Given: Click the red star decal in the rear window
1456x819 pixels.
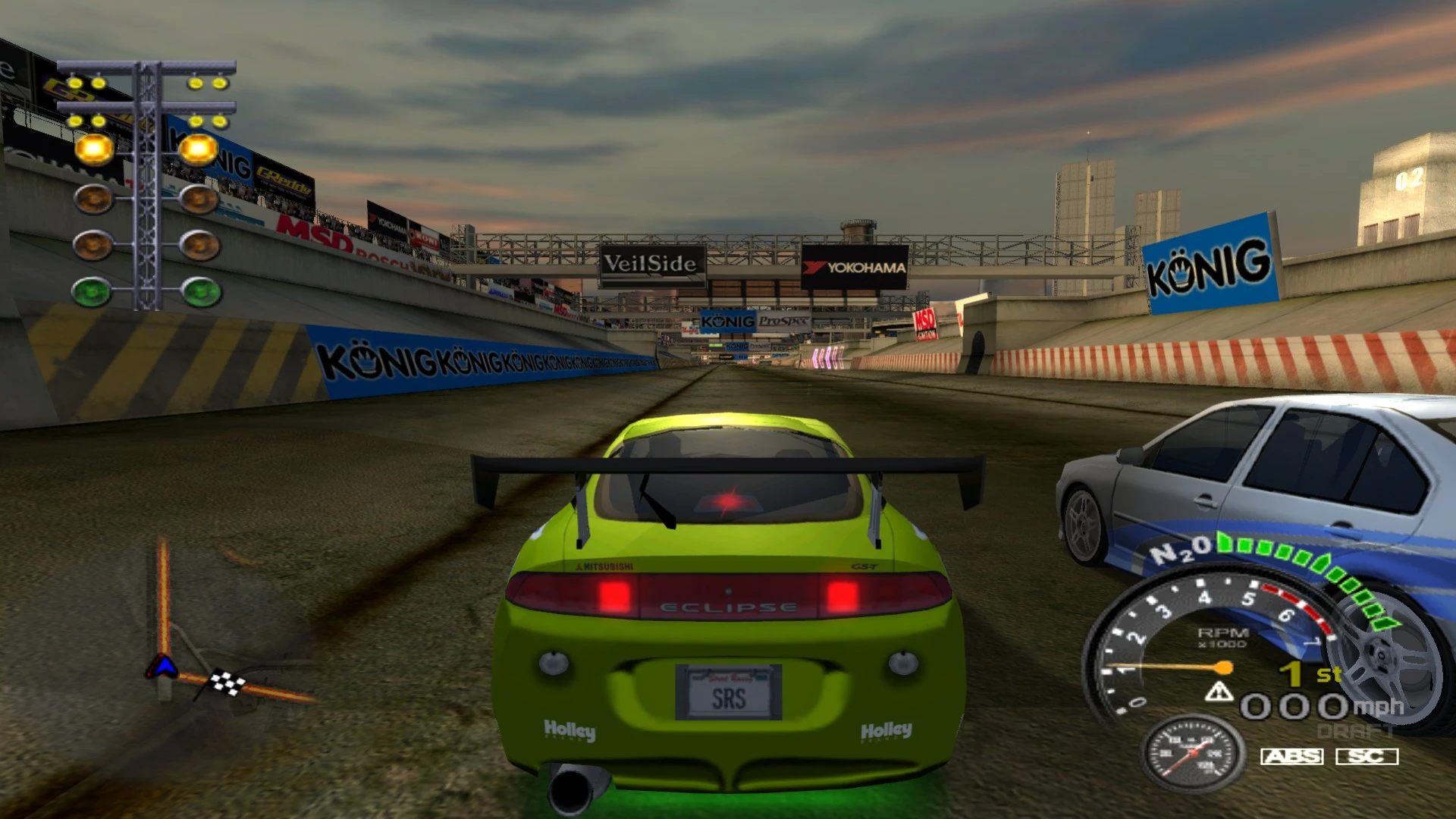Looking at the screenshot, I should [x=726, y=501].
